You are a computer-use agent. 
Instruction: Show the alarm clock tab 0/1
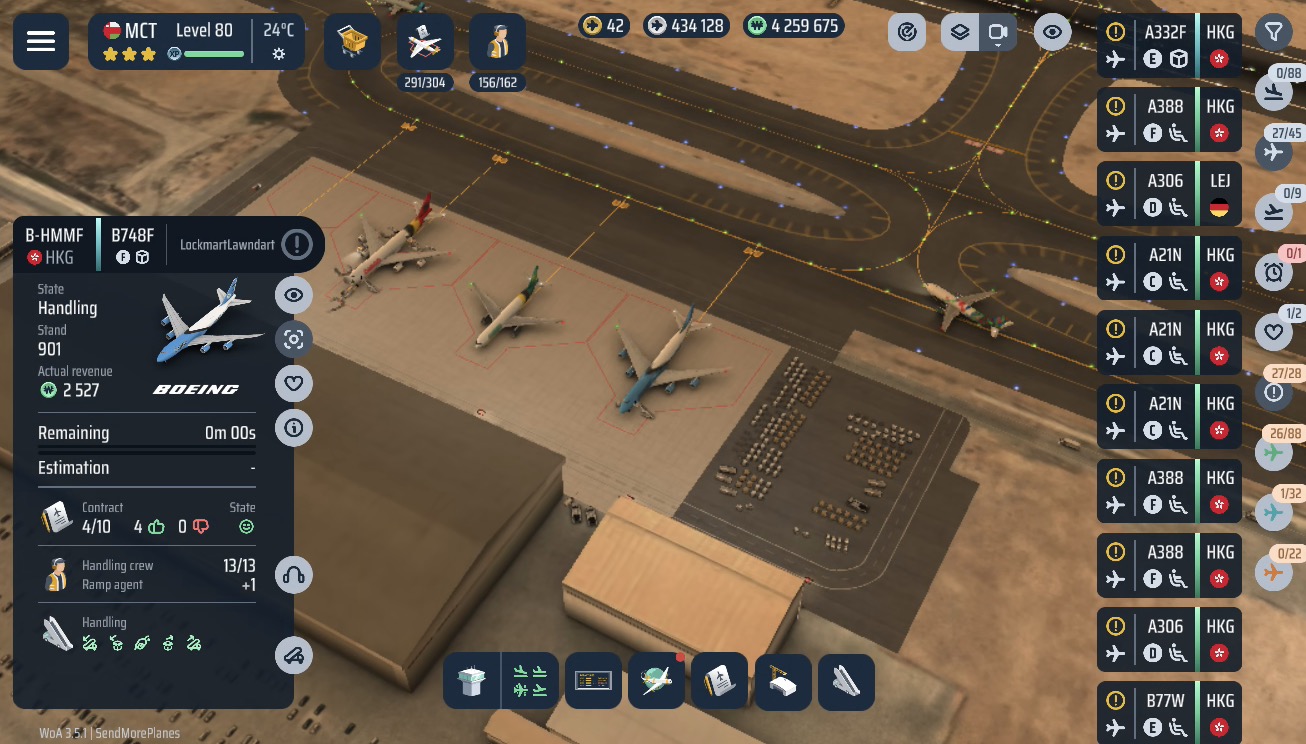pos(1273,272)
